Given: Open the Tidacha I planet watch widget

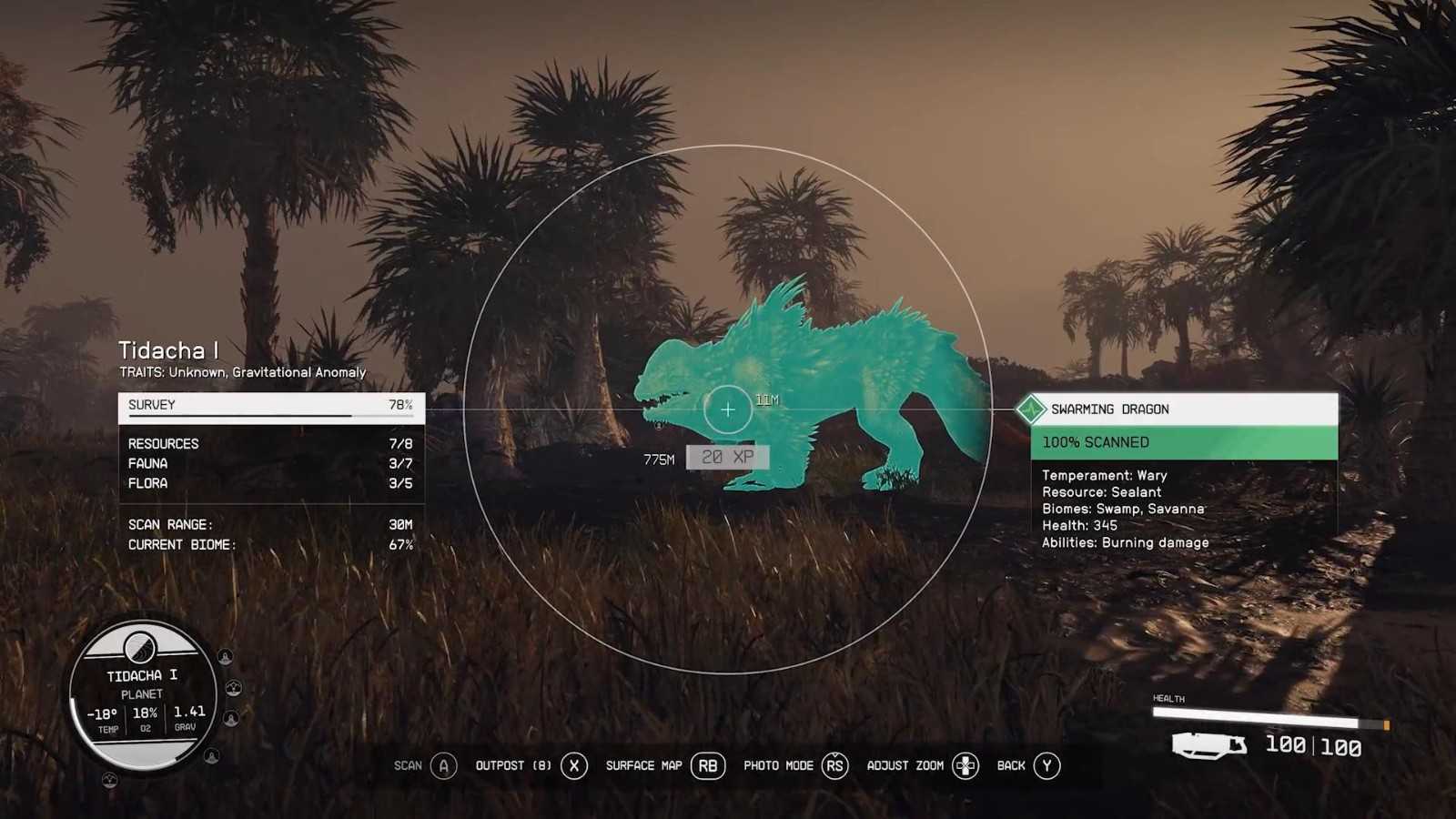Looking at the screenshot, I should pos(143,696).
